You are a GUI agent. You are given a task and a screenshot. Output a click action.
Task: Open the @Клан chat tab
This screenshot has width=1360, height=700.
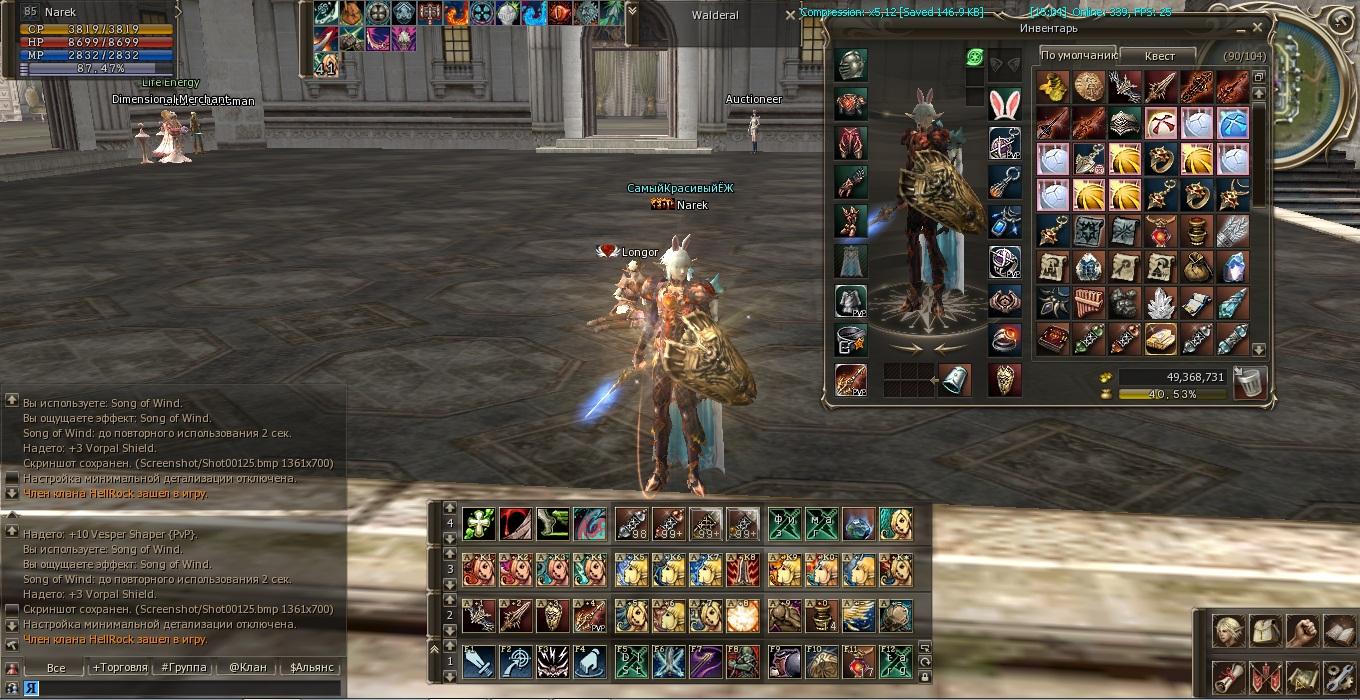[247, 667]
